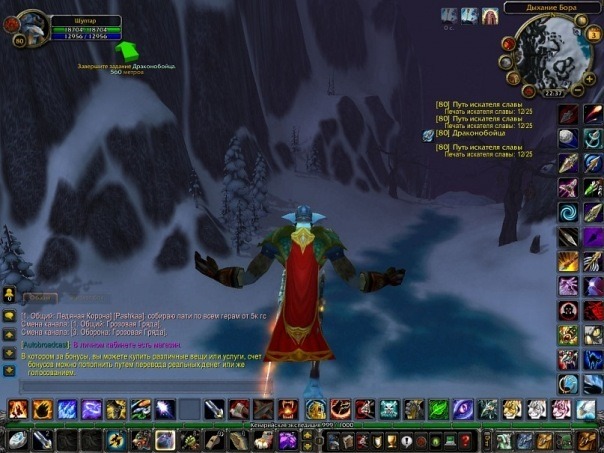Click the Драконобойца quest item icon

pyautogui.click(x=428, y=135)
